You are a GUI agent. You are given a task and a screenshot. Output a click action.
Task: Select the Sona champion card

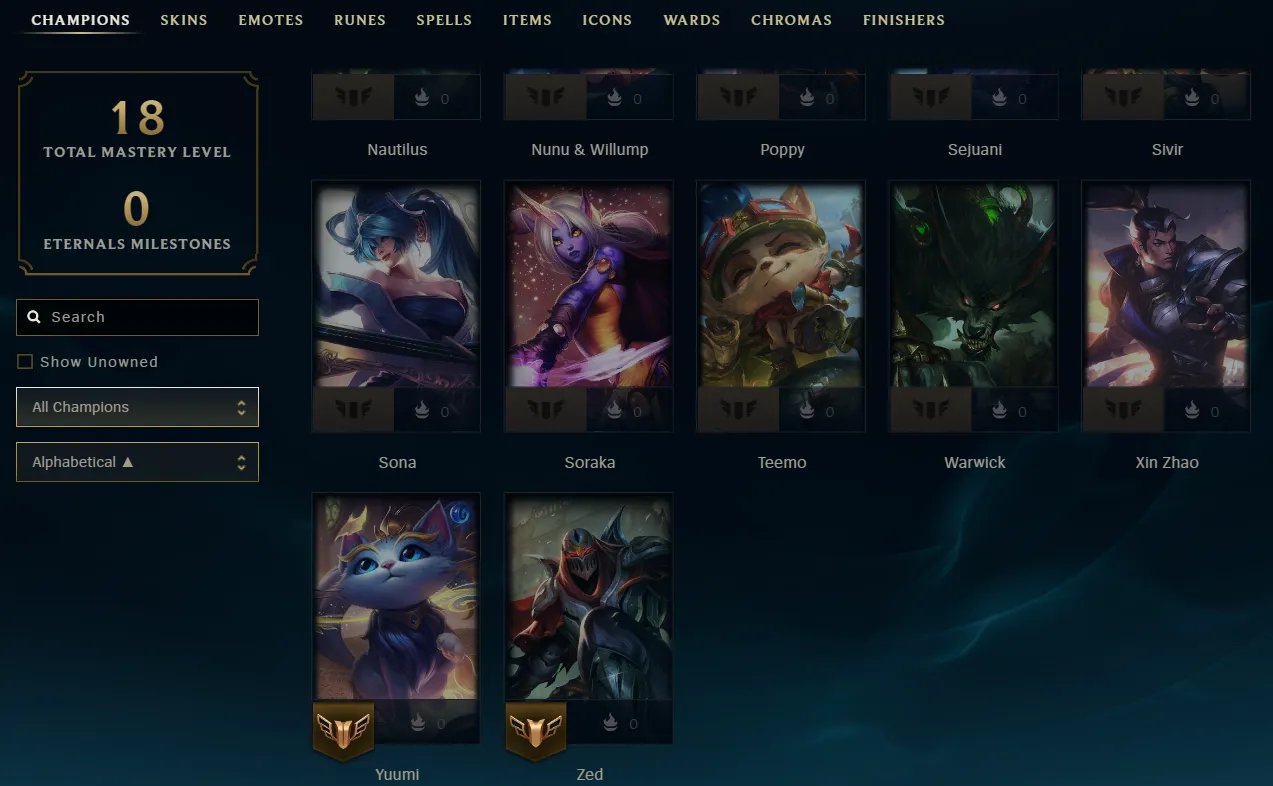point(396,290)
